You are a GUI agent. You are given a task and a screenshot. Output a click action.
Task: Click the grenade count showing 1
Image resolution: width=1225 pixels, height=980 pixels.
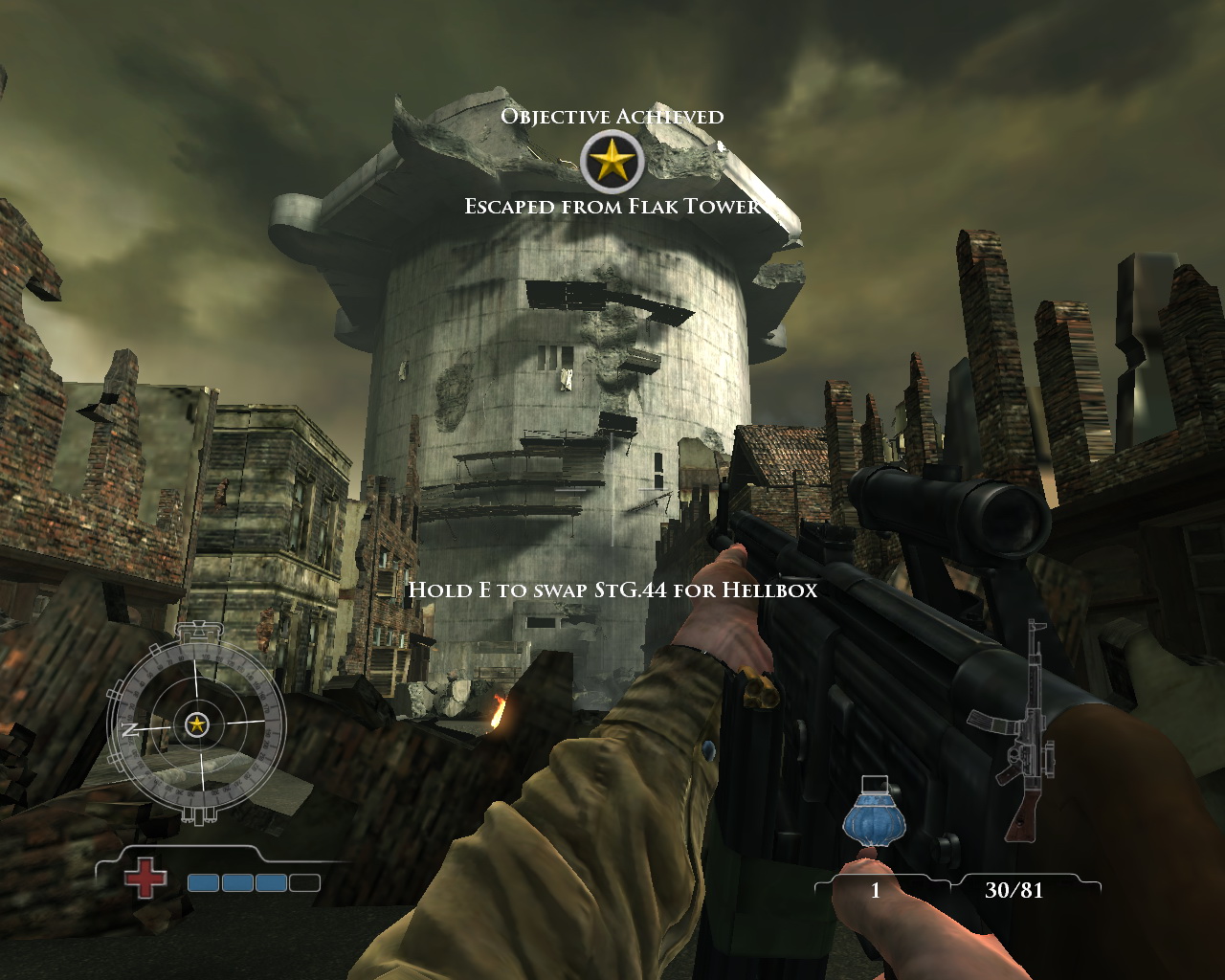point(877,890)
